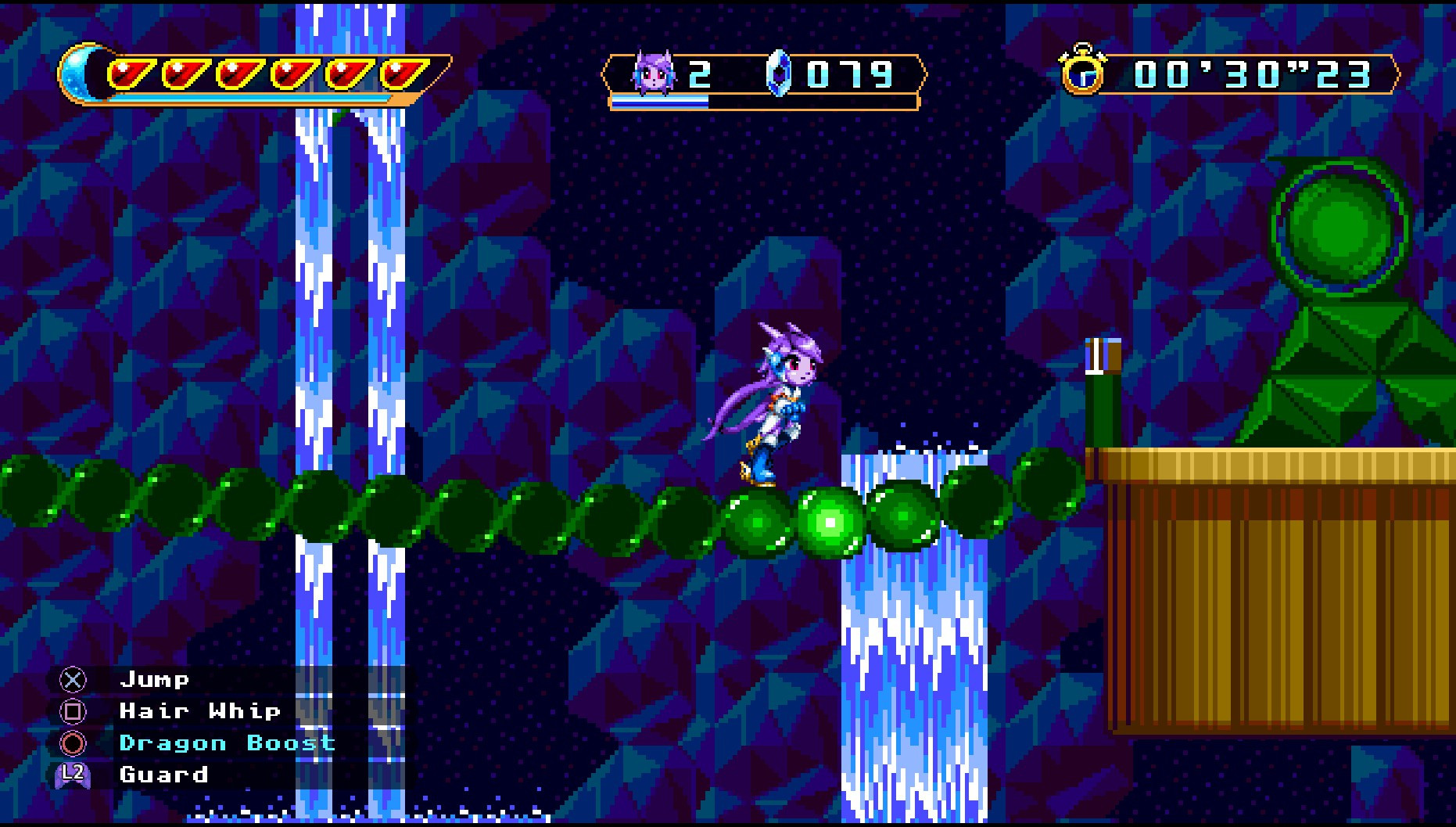
Task: Click the Circle button Dragon Boost icon
Action: (x=71, y=743)
